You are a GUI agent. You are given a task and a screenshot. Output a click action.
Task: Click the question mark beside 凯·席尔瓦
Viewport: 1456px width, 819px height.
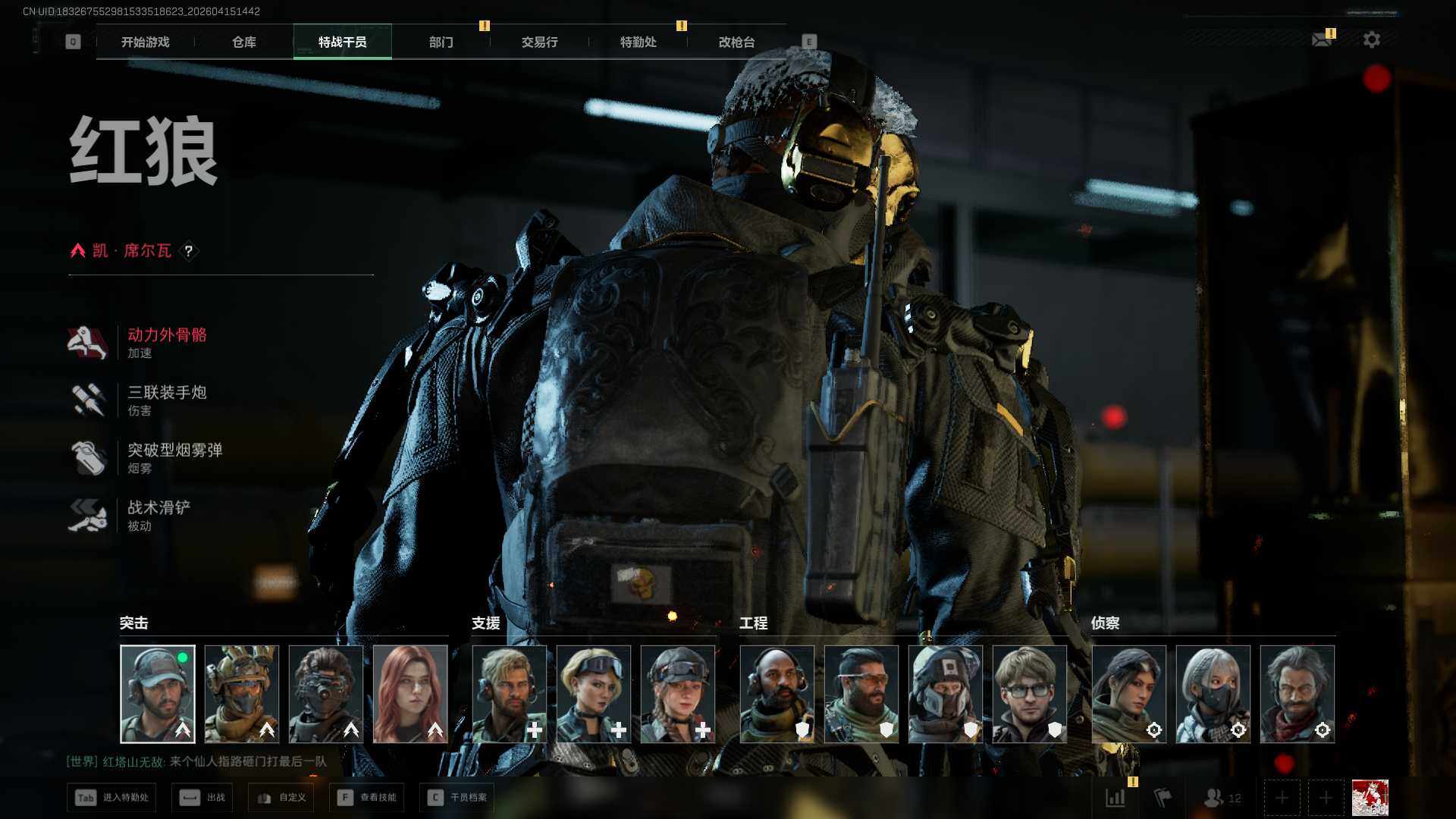click(189, 251)
